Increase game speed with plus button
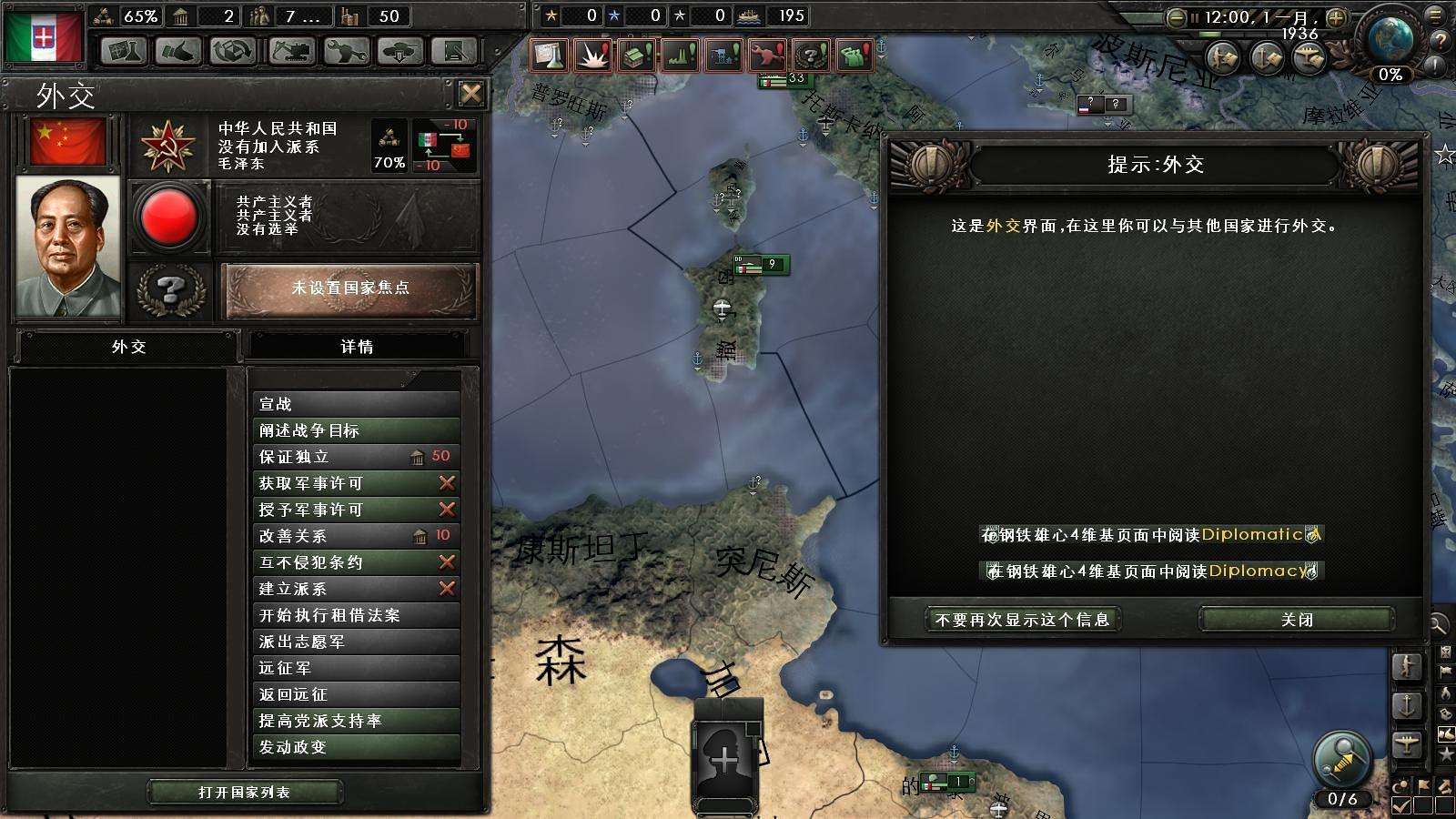 pyautogui.click(x=1336, y=17)
